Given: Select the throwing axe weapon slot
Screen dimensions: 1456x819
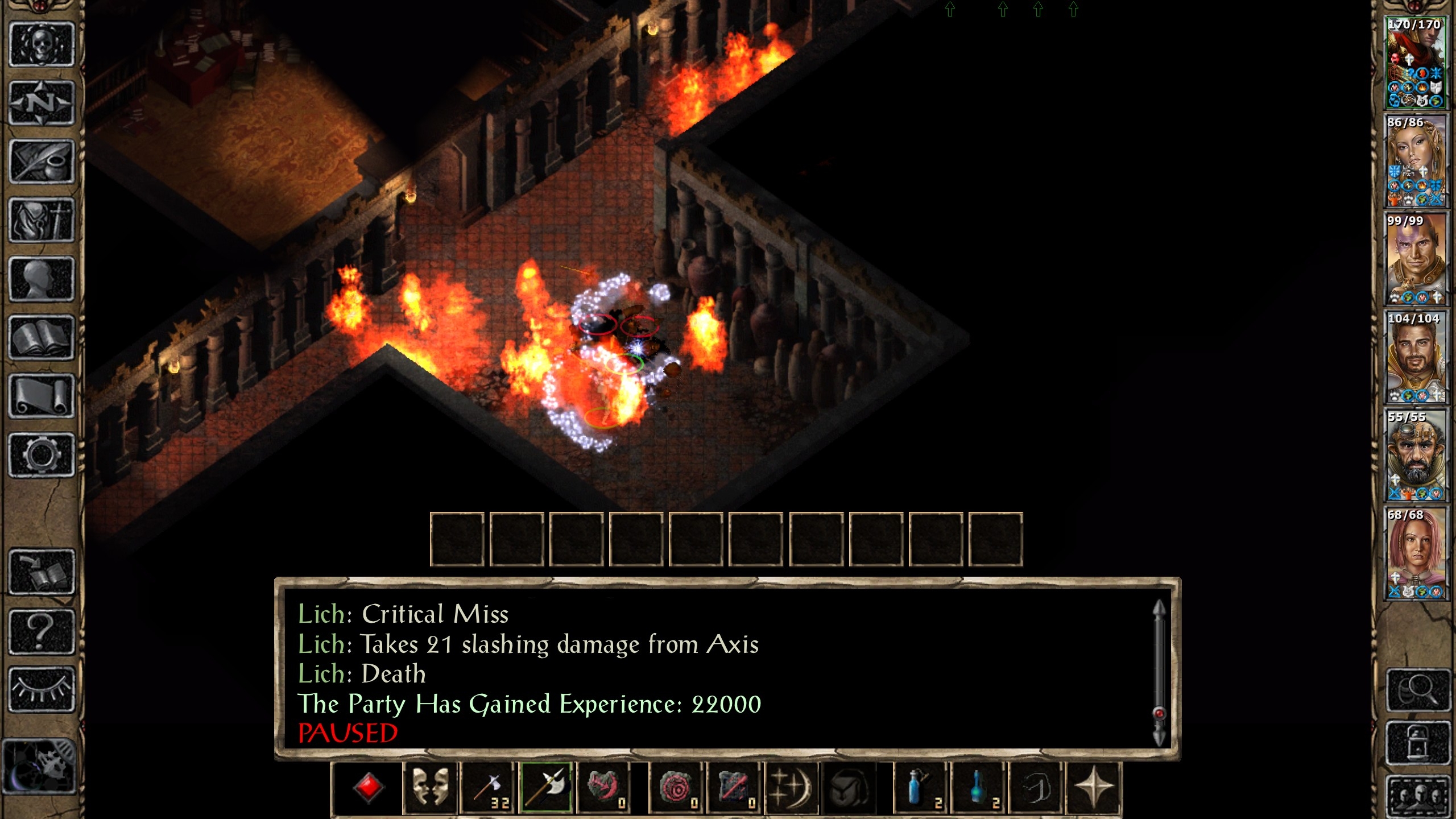Looking at the screenshot, I should [488, 788].
